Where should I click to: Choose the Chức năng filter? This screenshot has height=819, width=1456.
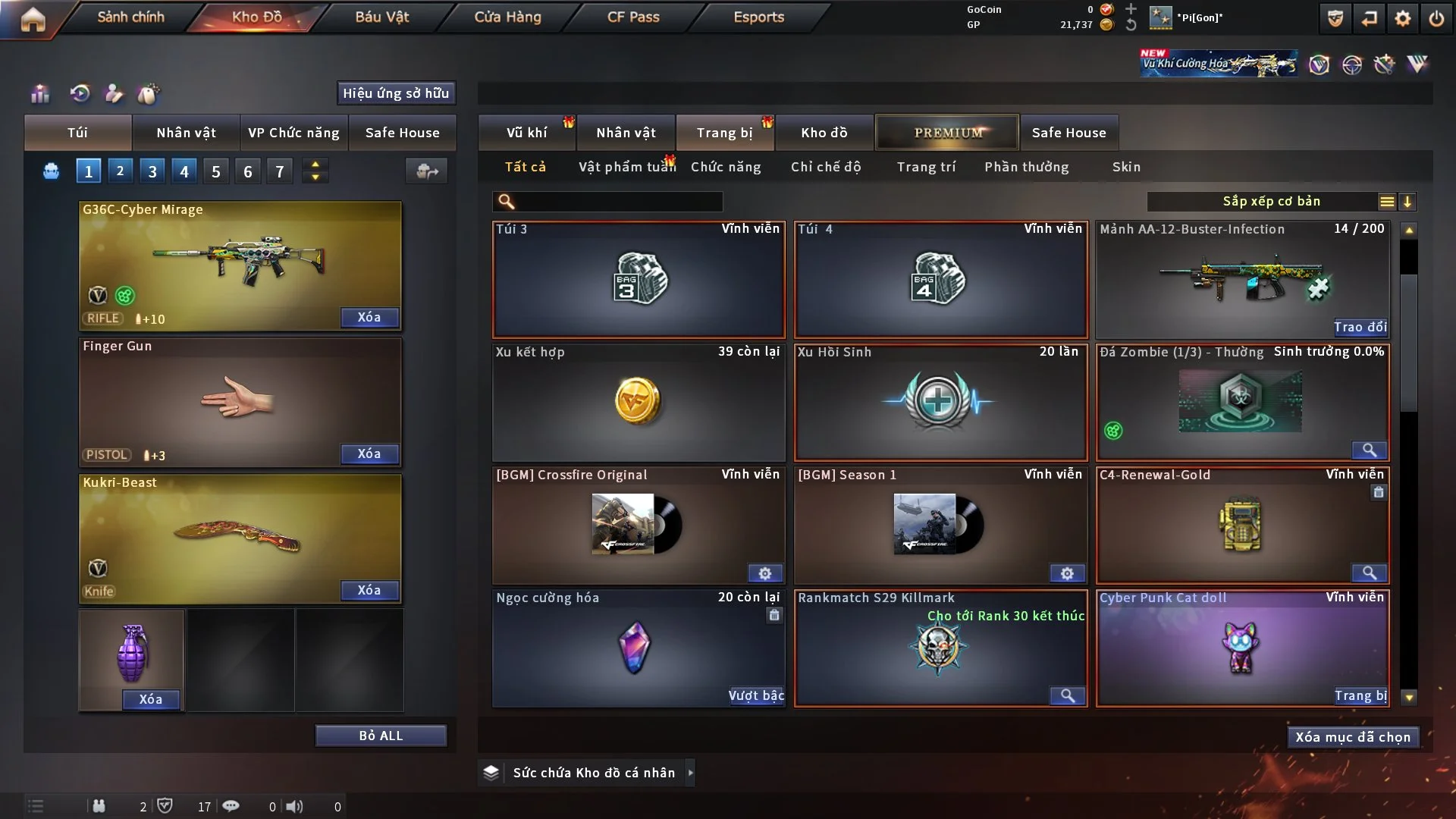726,167
